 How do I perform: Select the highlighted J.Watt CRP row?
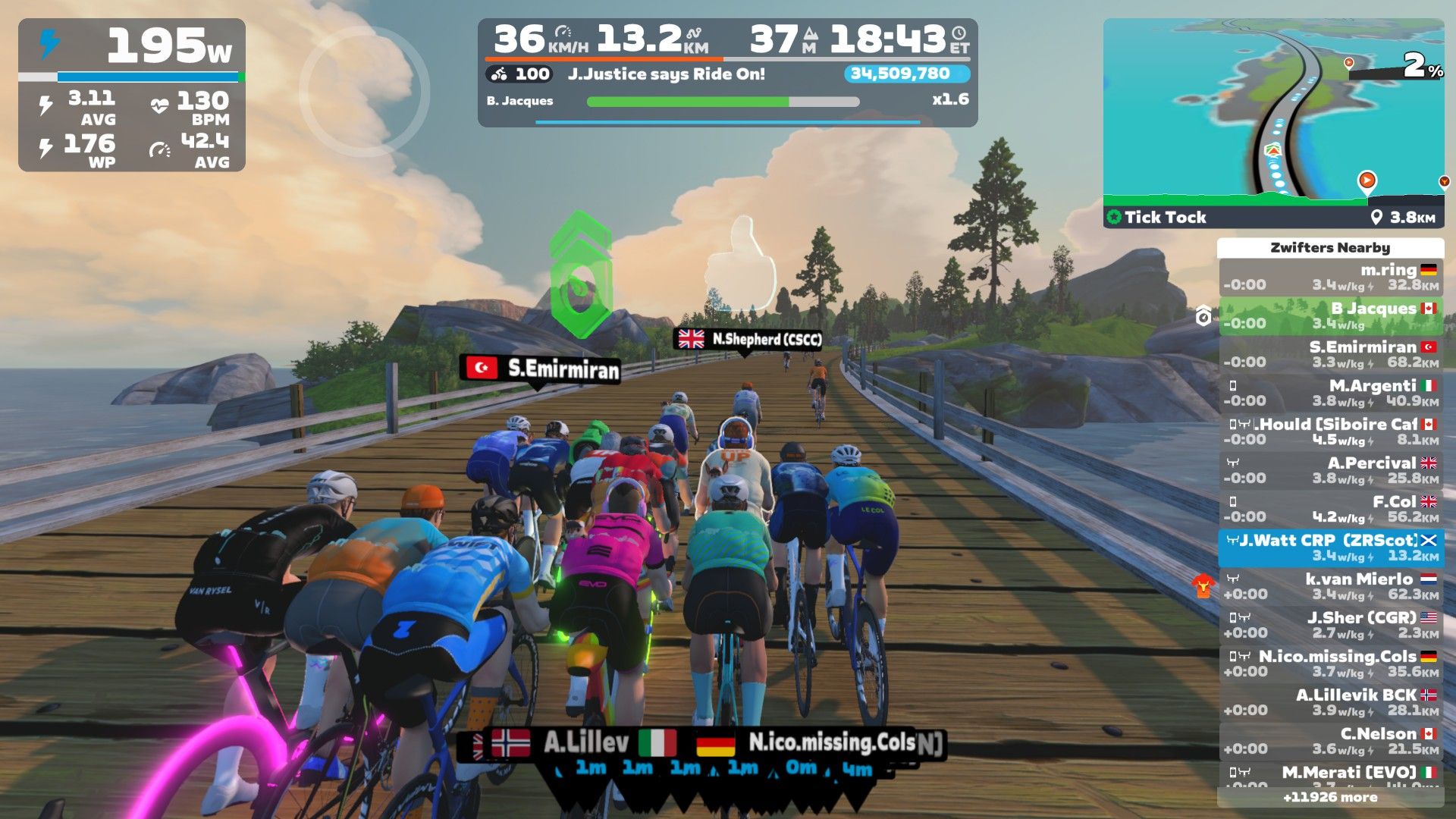1331,548
